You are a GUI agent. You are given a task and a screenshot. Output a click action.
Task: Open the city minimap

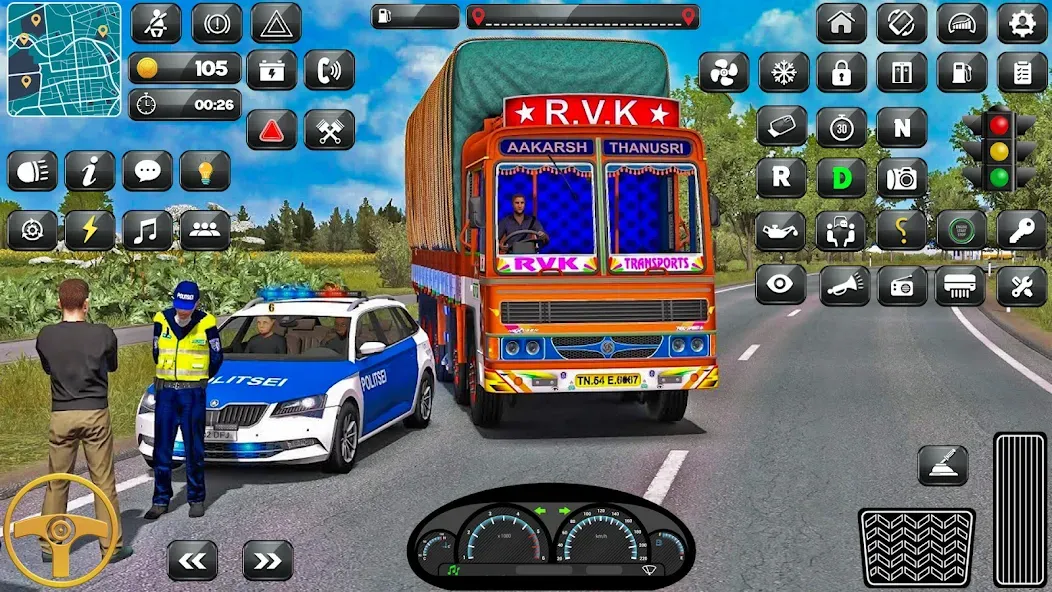pyautogui.click(x=64, y=59)
